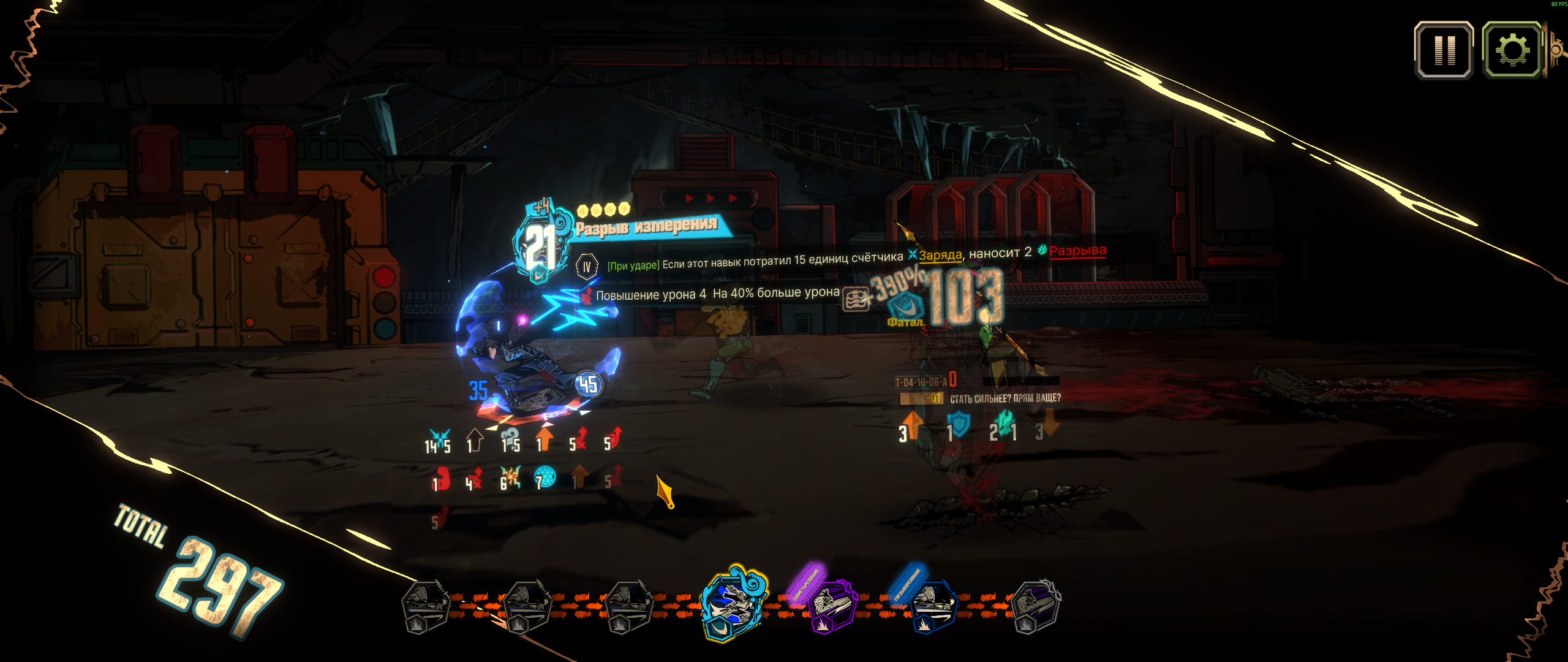1568x662 pixels.
Task: Click the underlined Заряда keyword
Action: [x=940, y=255]
